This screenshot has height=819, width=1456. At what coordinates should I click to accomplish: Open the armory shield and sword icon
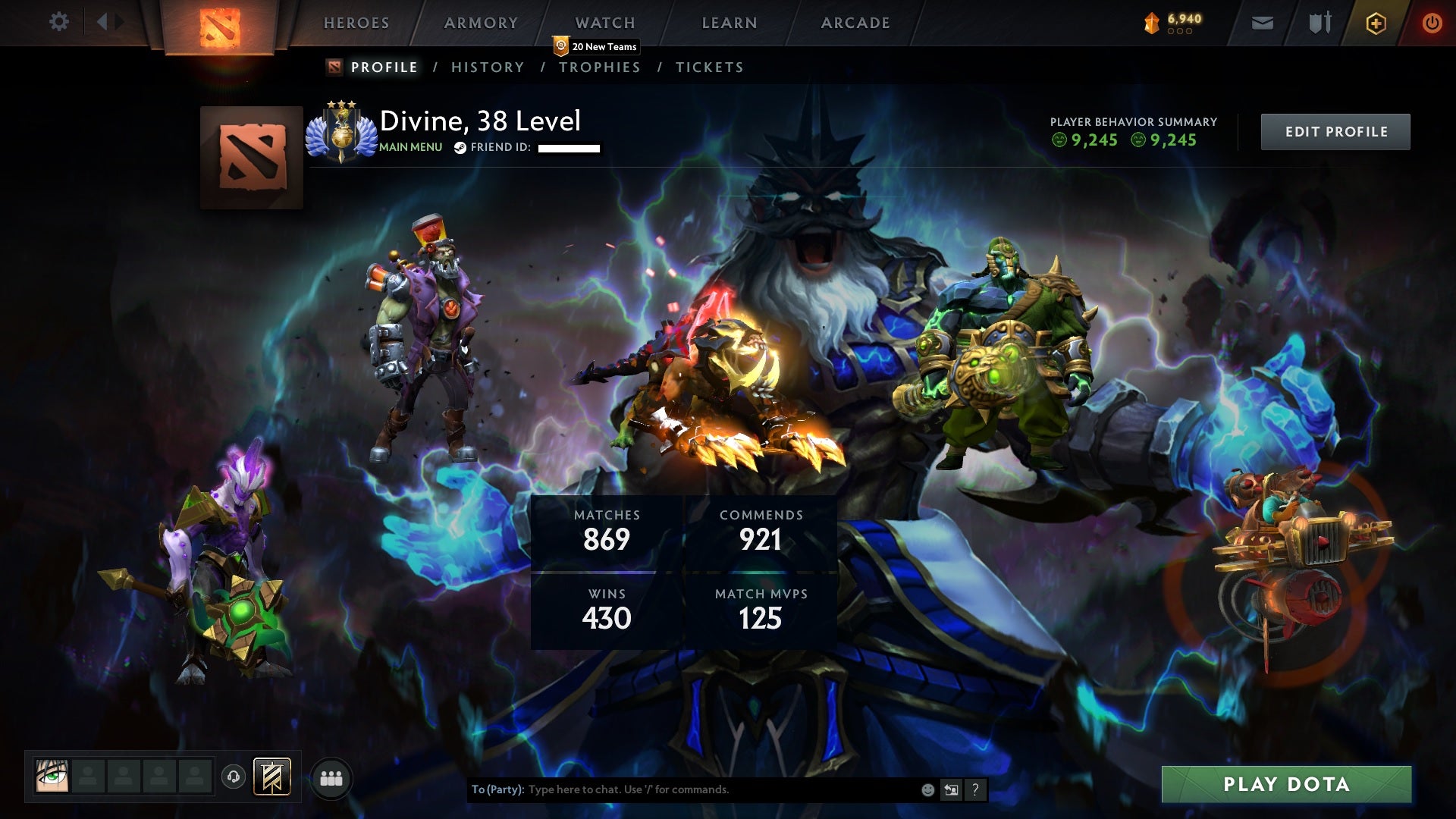click(x=1319, y=23)
